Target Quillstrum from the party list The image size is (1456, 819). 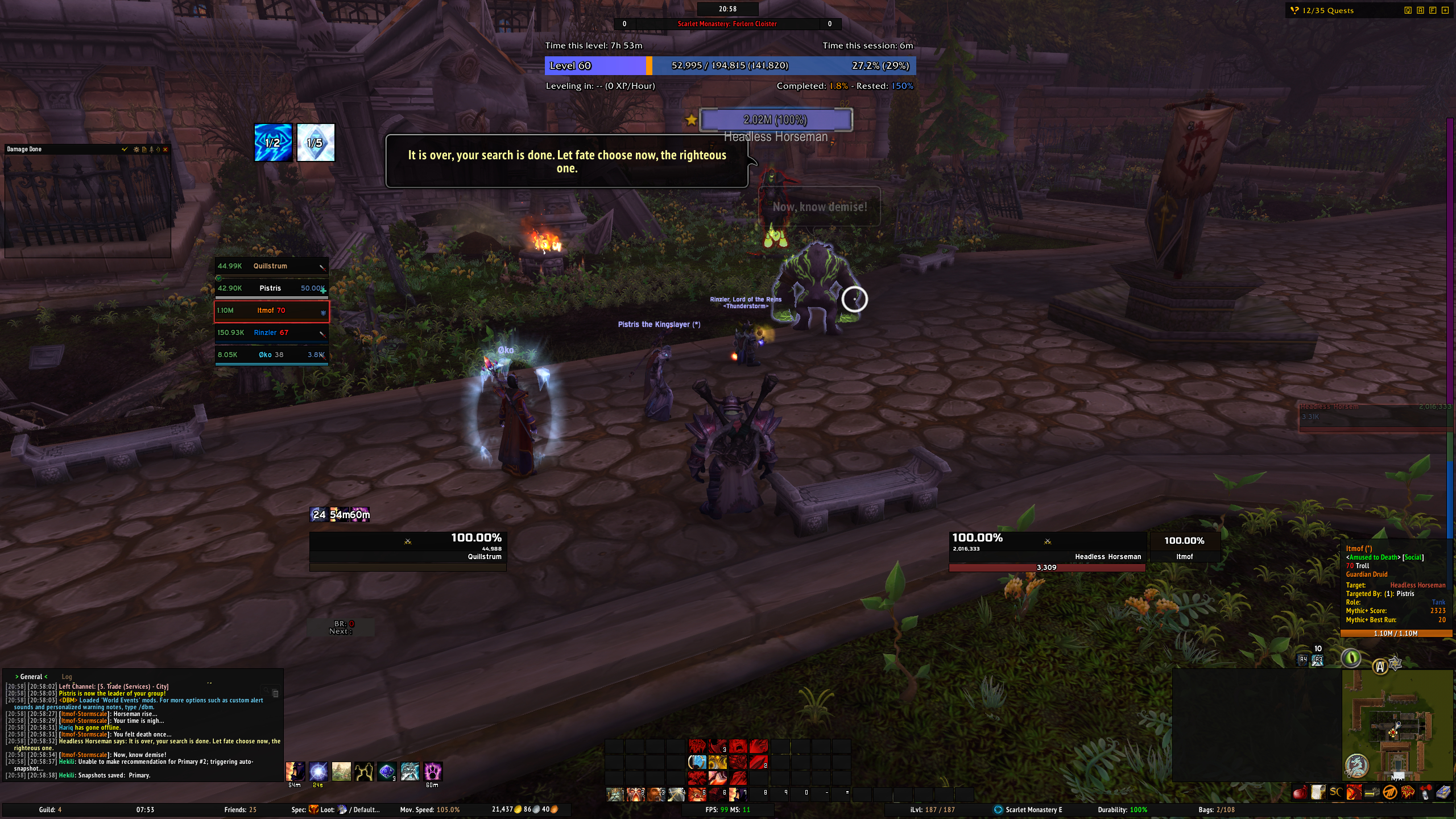click(x=271, y=266)
